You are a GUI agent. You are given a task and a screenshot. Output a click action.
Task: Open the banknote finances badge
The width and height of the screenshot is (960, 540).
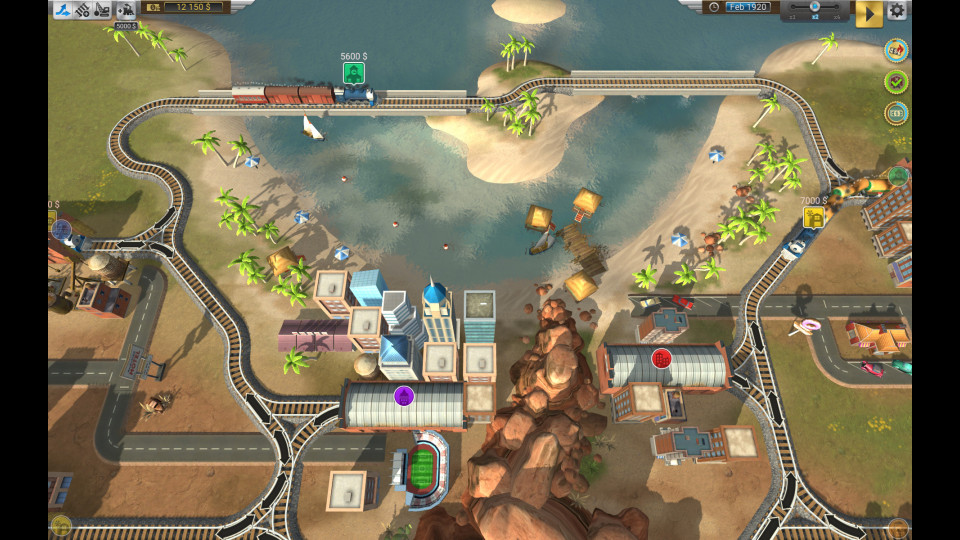pyautogui.click(x=896, y=113)
